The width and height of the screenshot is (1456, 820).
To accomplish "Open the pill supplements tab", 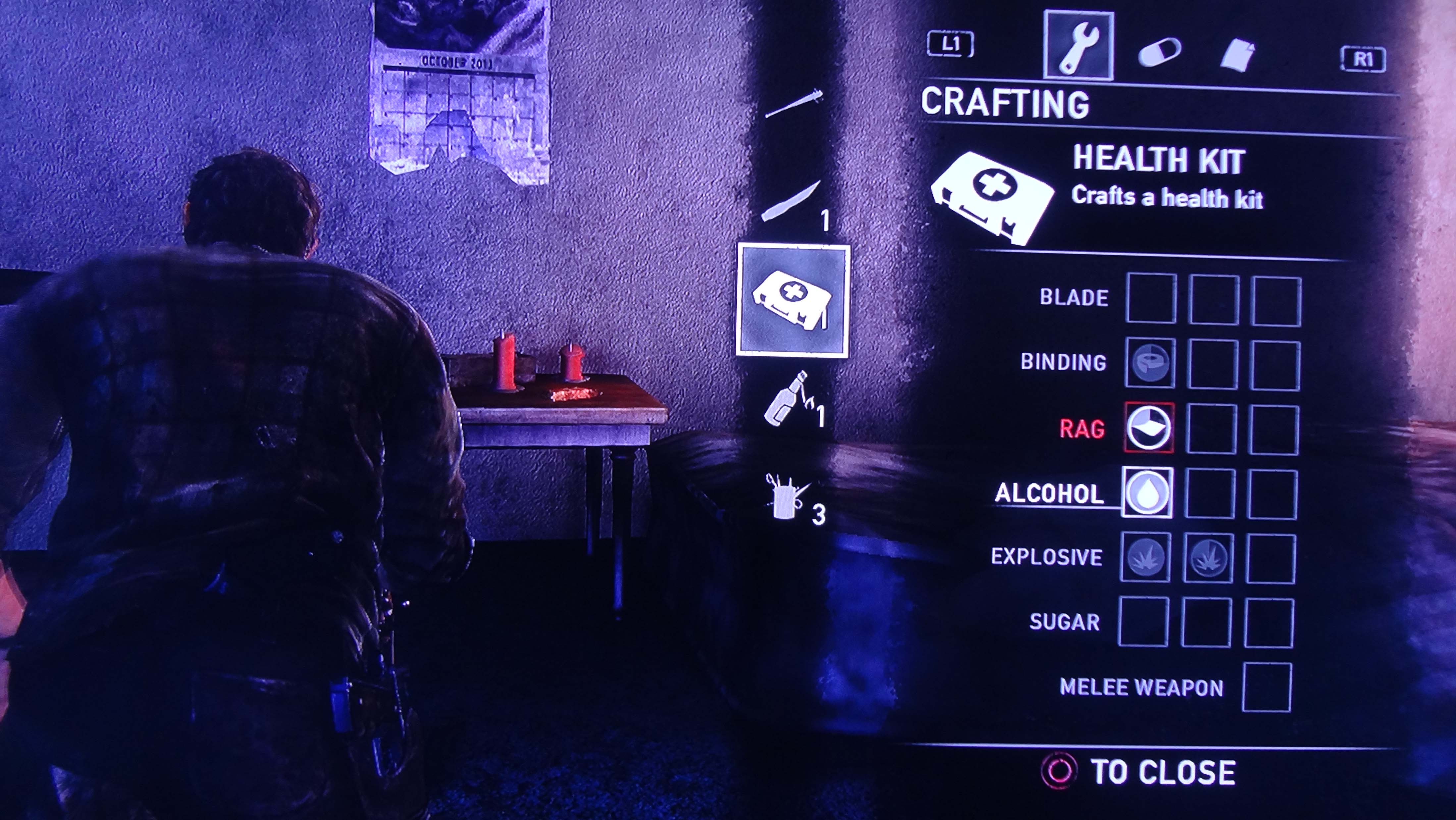I will point(1159,53).
